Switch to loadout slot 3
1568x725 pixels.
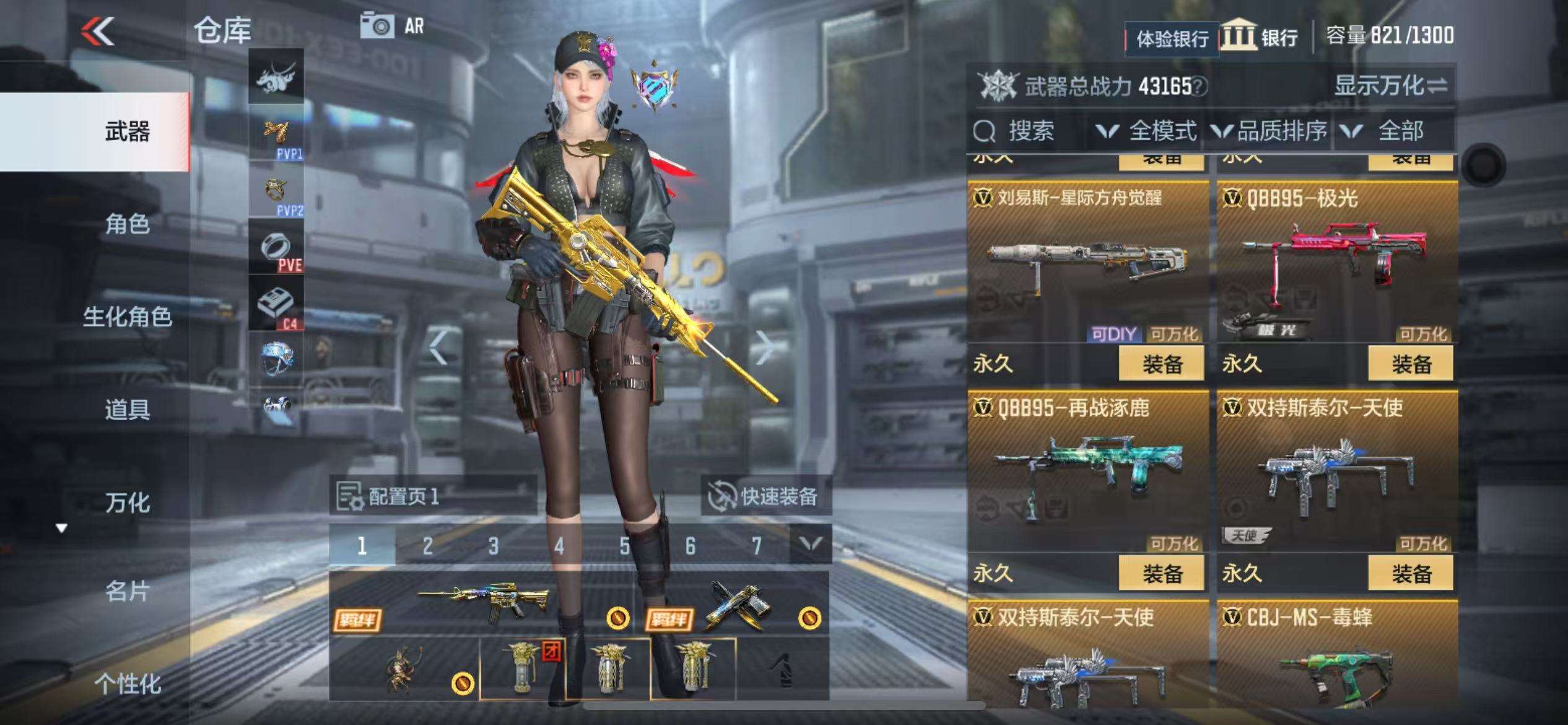point(493,546)
